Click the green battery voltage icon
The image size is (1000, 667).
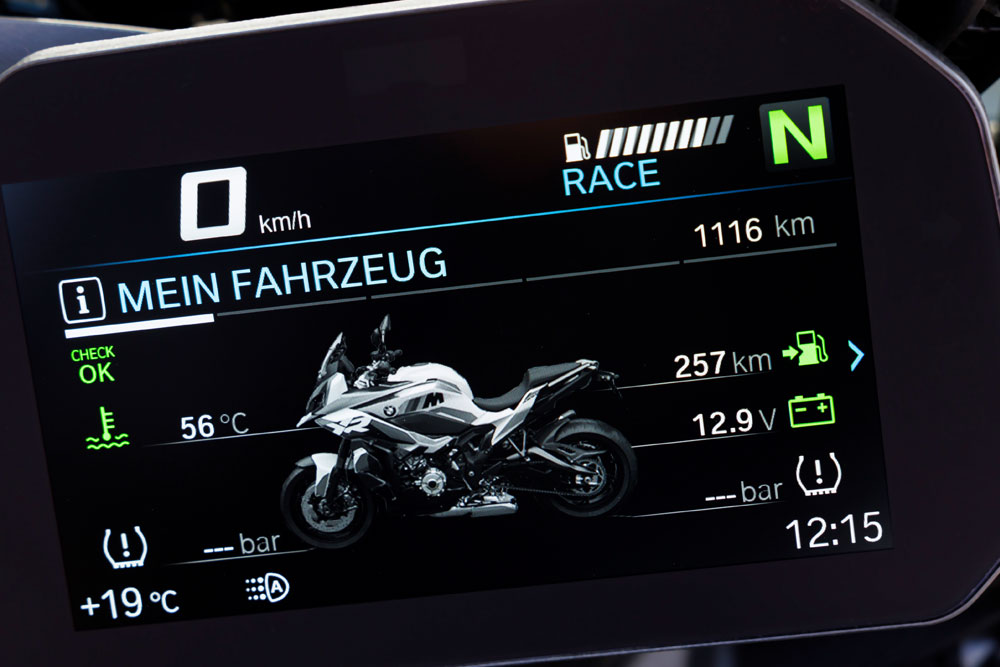(x=812, y=411)
